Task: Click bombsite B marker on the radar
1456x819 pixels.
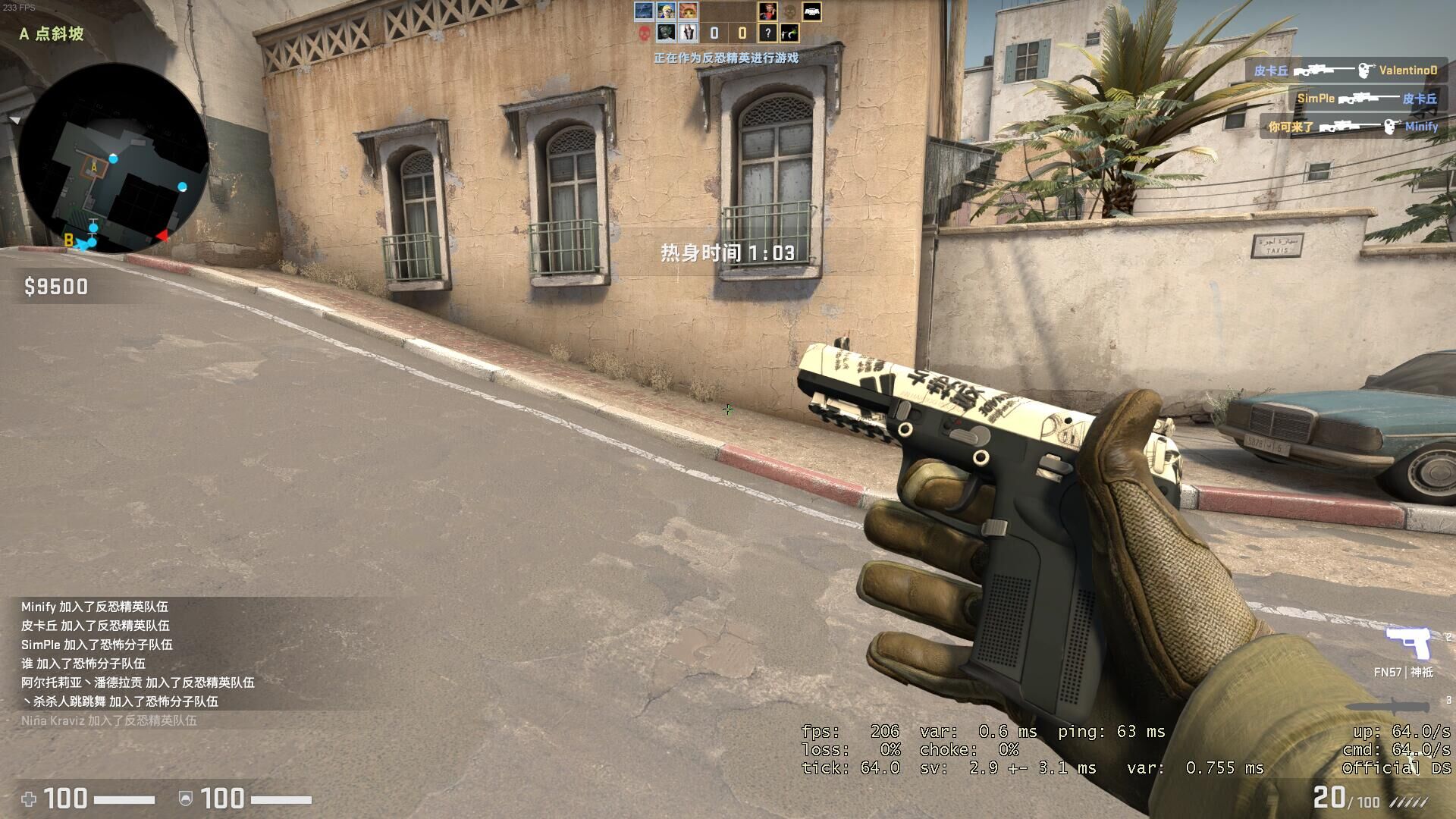Action: (68, 241)
